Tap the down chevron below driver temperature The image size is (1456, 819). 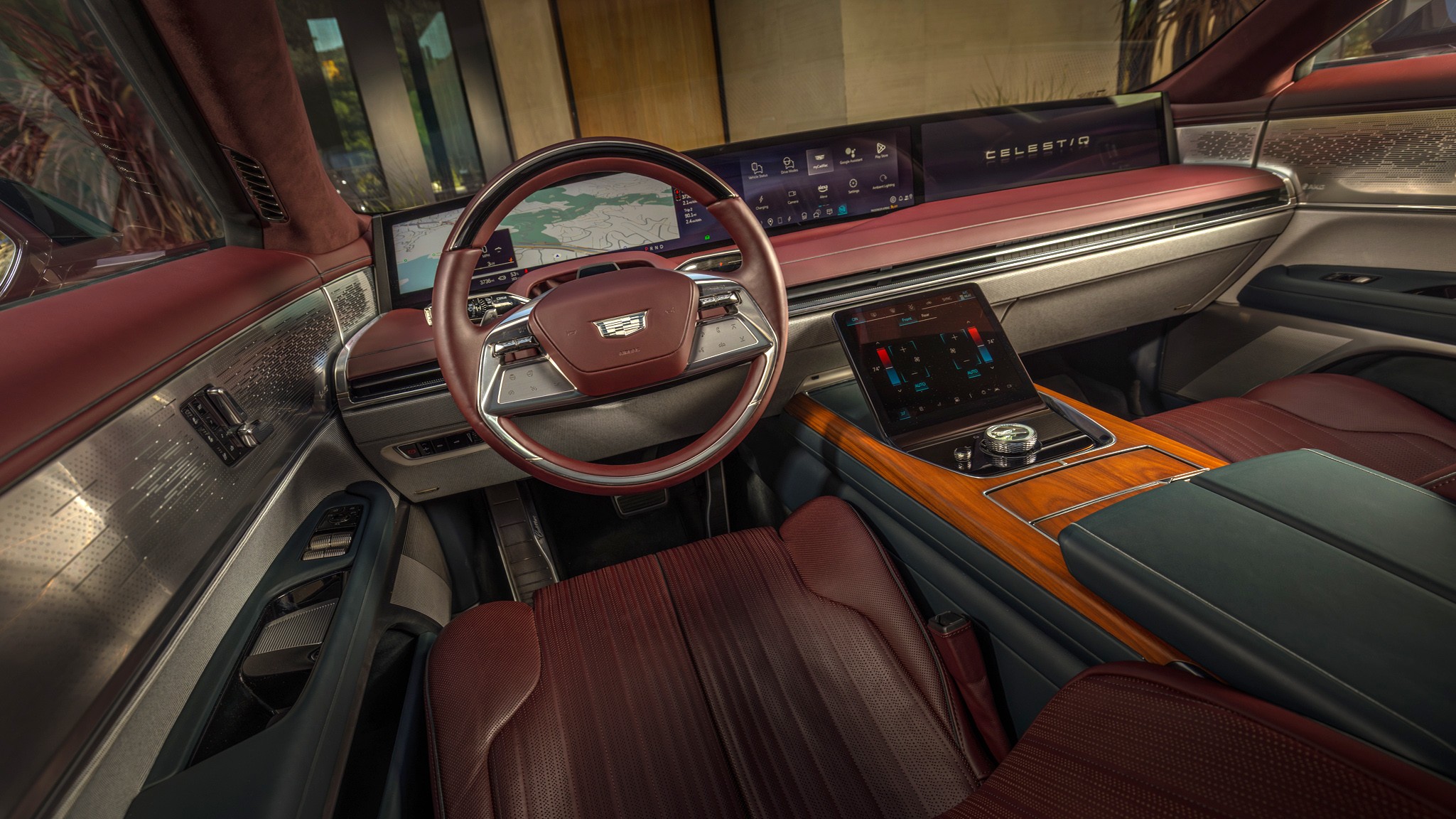click(900, 390)
